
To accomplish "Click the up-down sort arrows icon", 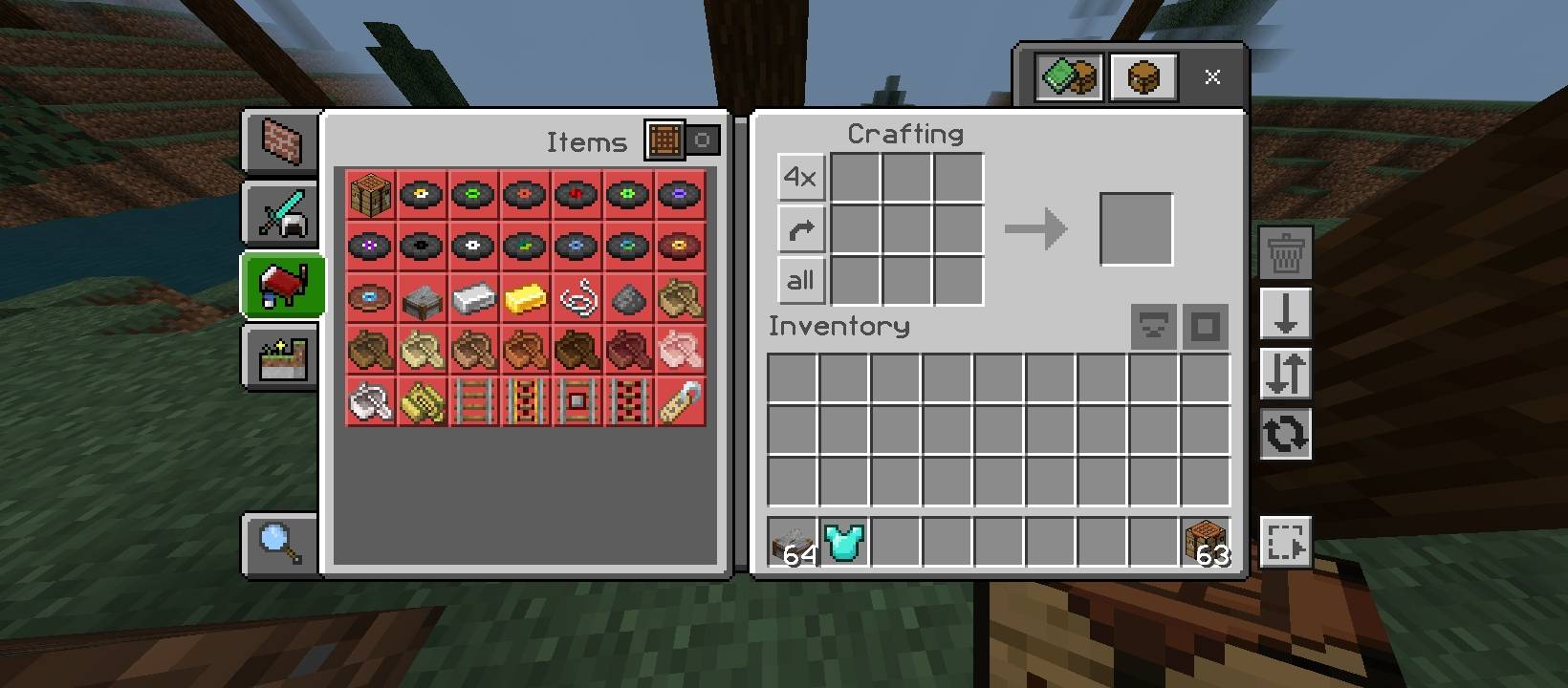I will tap(1285, 375).
